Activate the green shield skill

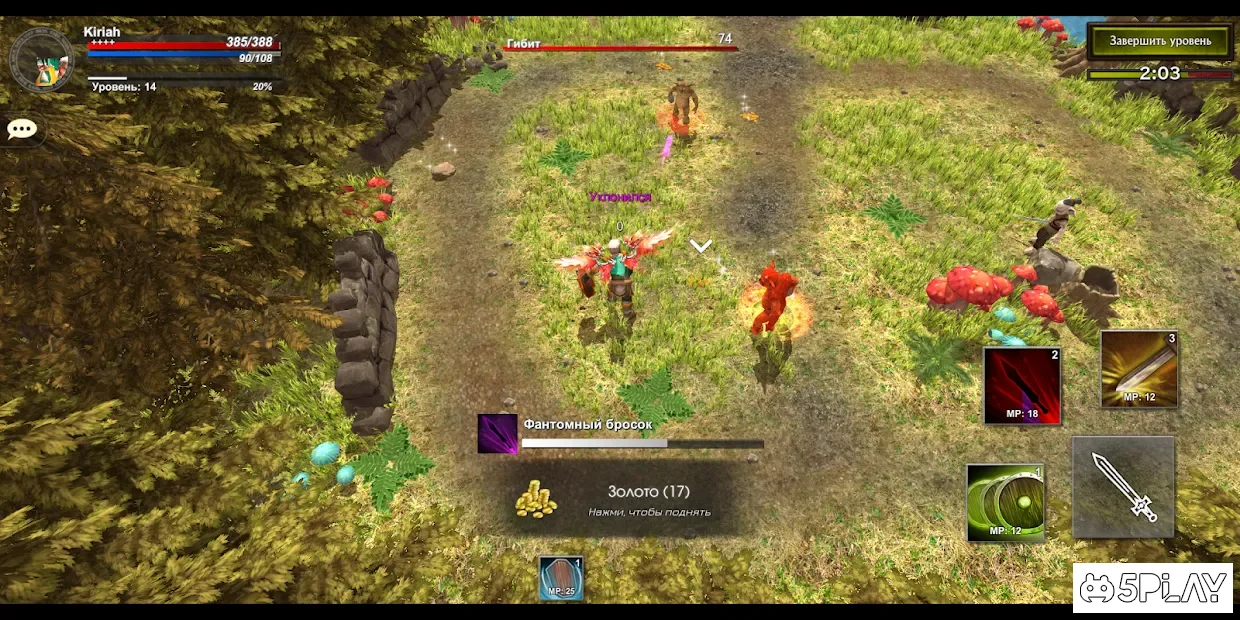(1005, 502)
